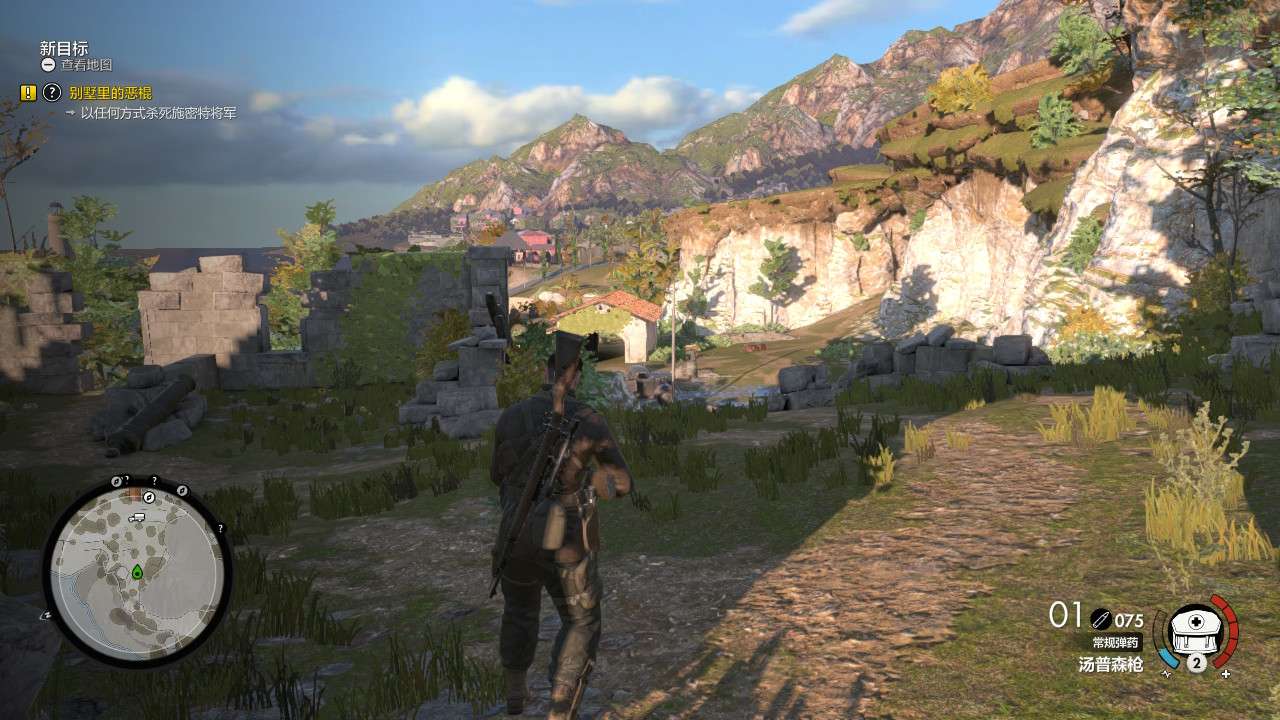
Task: Choose the 常规弹药 ammo label
Action: click(x=1115, y=643)
